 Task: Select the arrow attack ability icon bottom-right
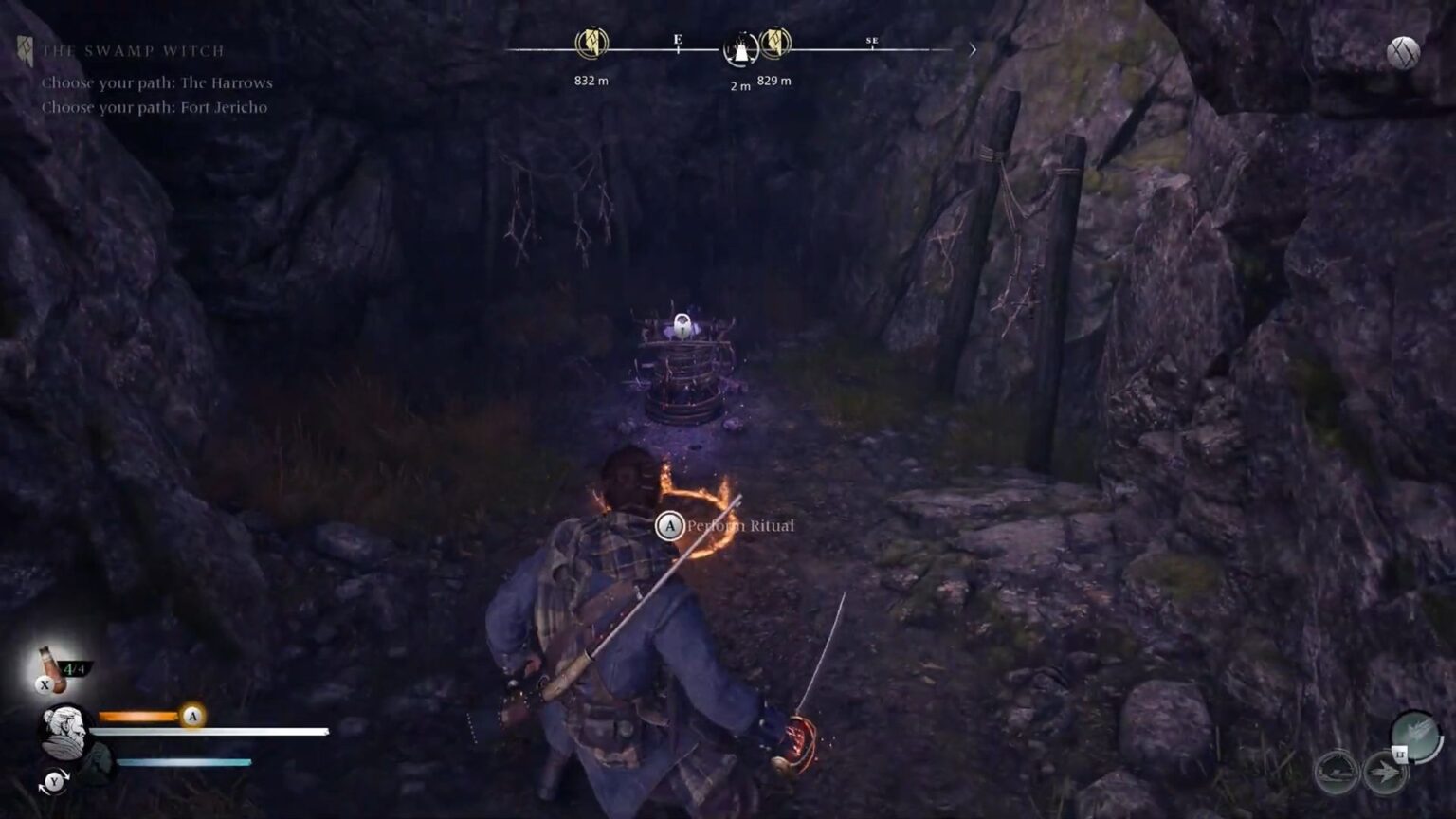(1381, 769)
